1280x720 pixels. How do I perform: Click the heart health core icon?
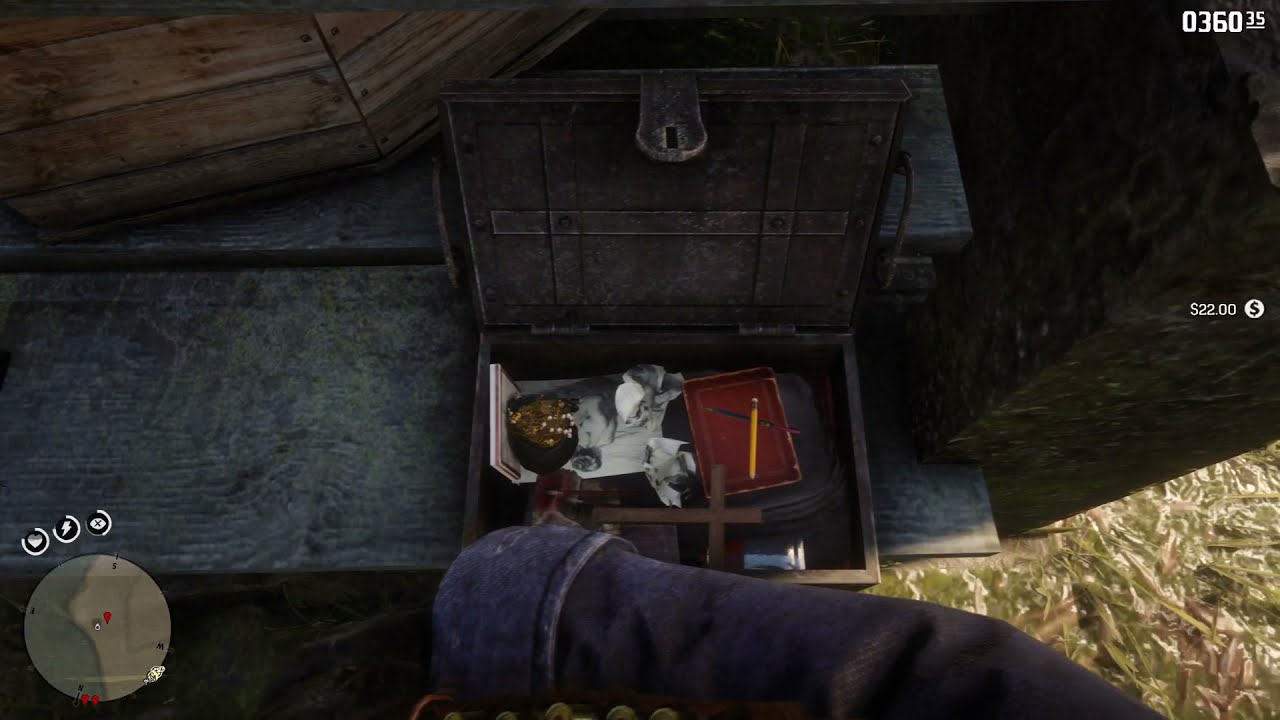tap(35, 541)
